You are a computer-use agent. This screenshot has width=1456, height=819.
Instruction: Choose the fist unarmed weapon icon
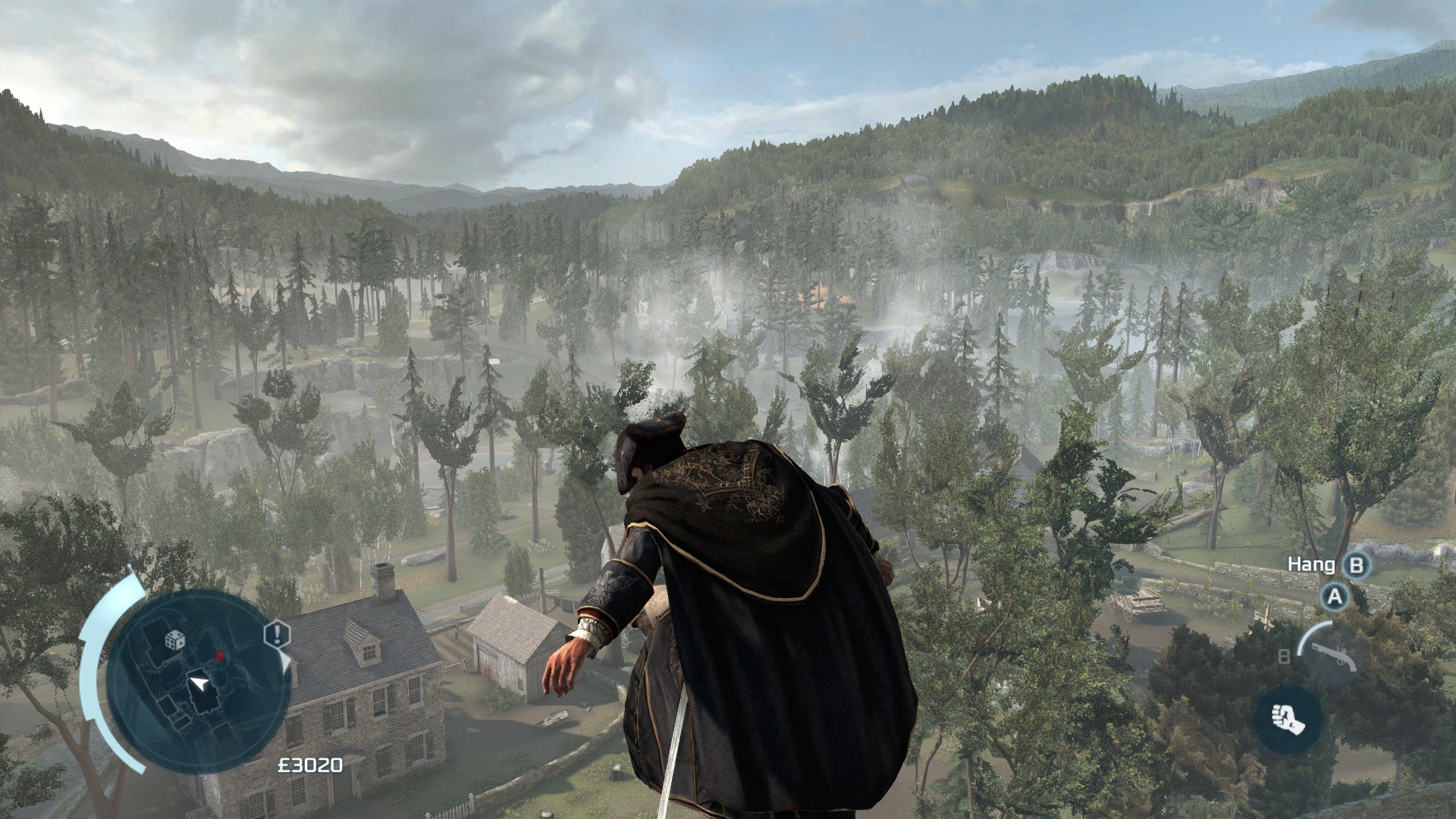click(1288, 719)
